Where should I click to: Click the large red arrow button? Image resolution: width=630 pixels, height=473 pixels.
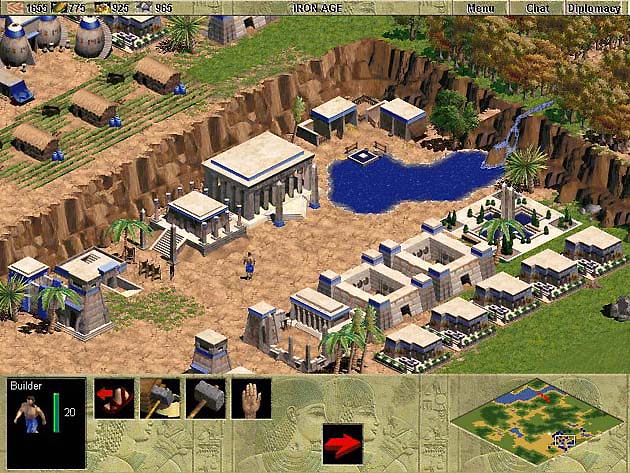tap(342, 442)
